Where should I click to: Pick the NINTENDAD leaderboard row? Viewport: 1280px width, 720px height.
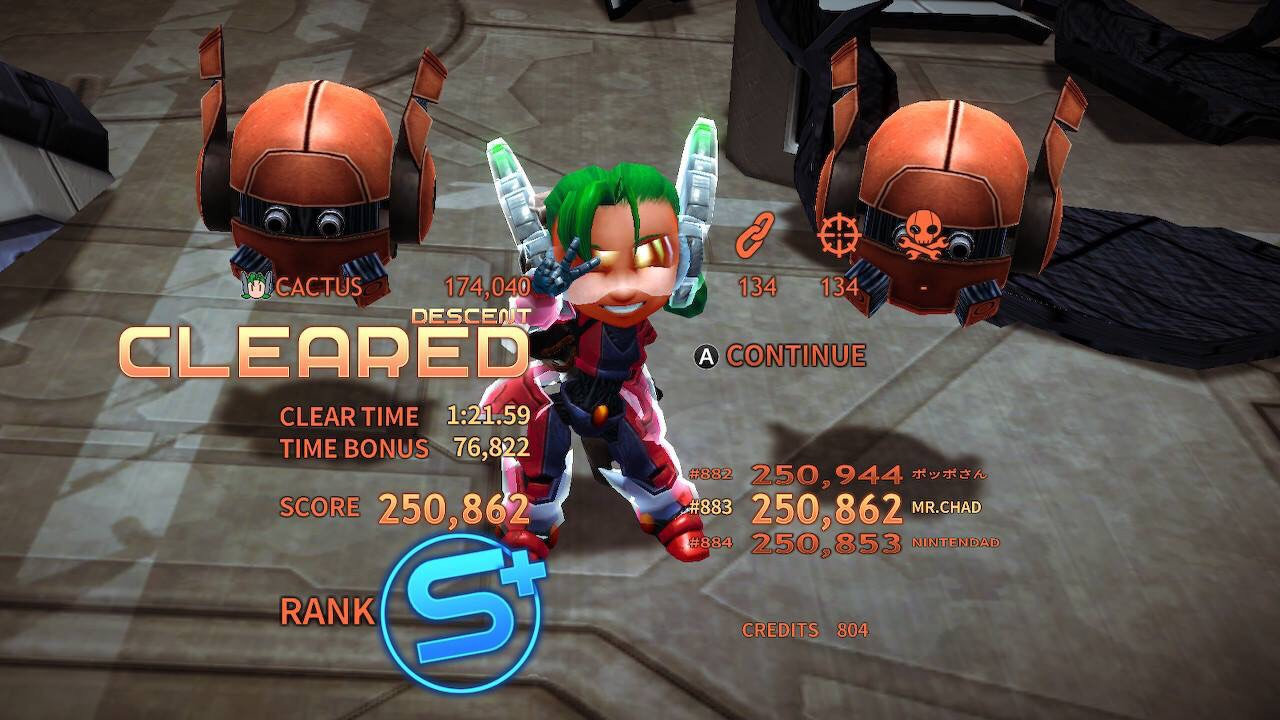pos(843,543)
